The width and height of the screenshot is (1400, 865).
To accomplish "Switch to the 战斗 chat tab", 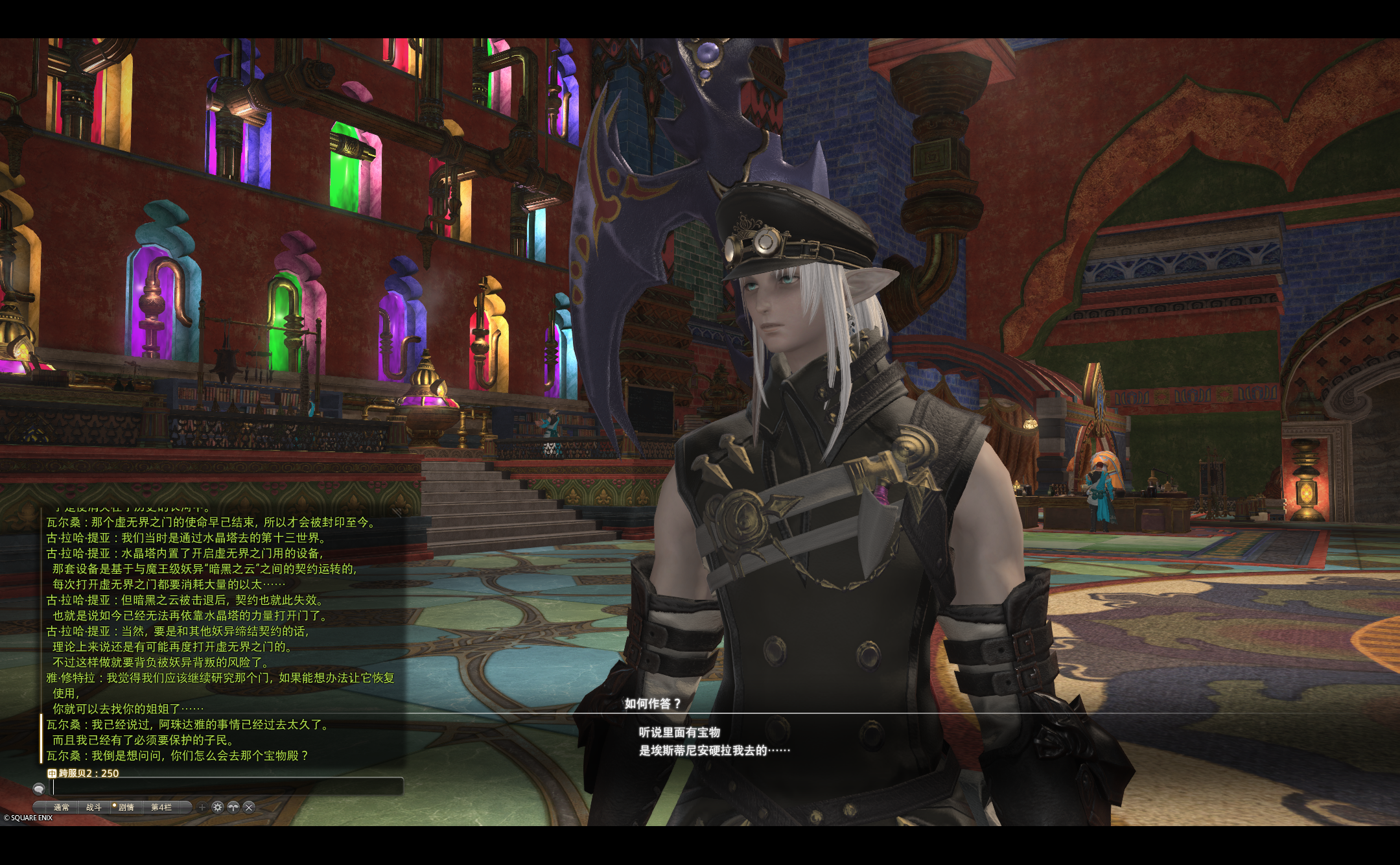I will point(94,807).
